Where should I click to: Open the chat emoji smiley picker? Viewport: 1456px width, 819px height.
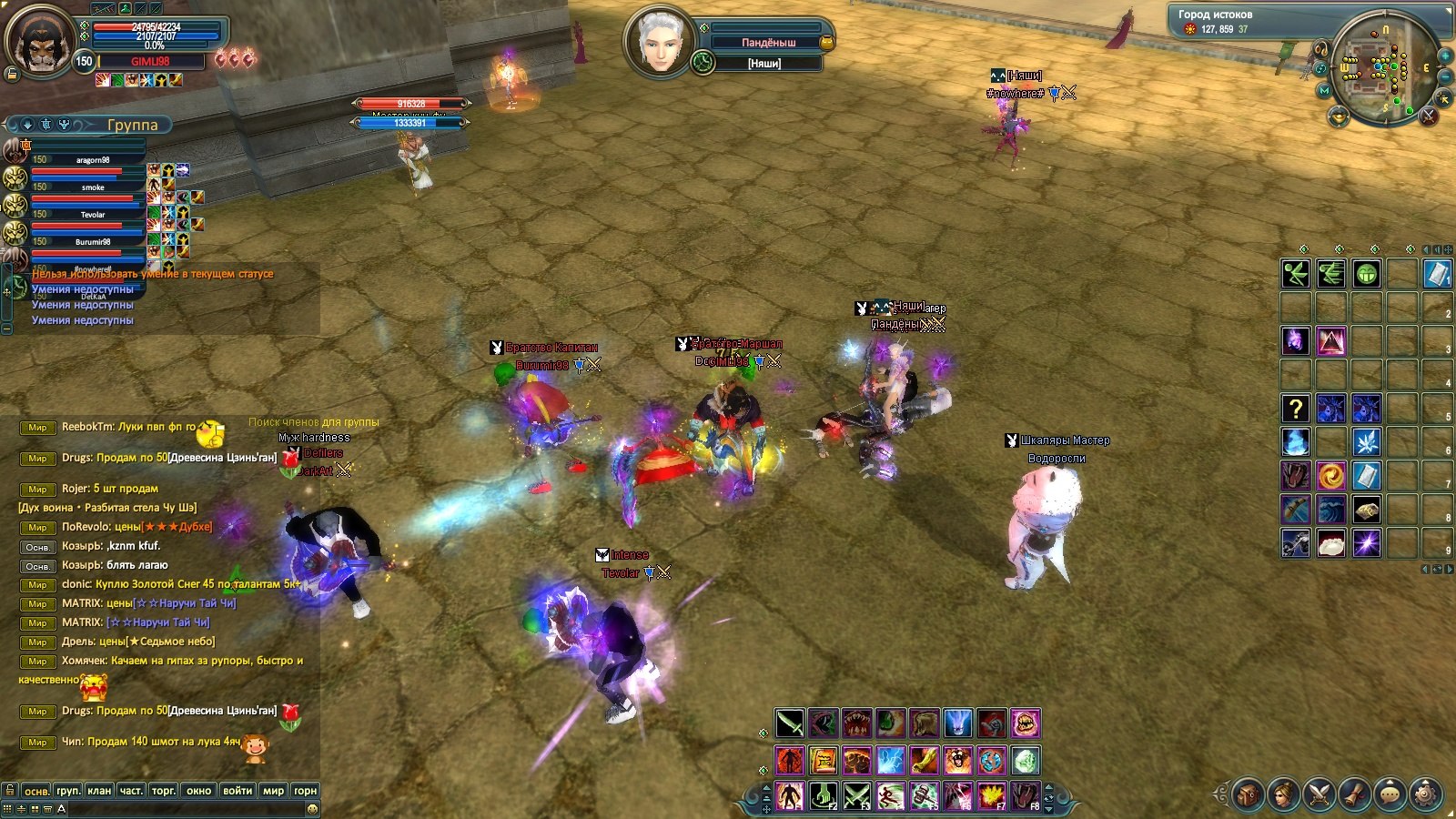tap(312, 809)
